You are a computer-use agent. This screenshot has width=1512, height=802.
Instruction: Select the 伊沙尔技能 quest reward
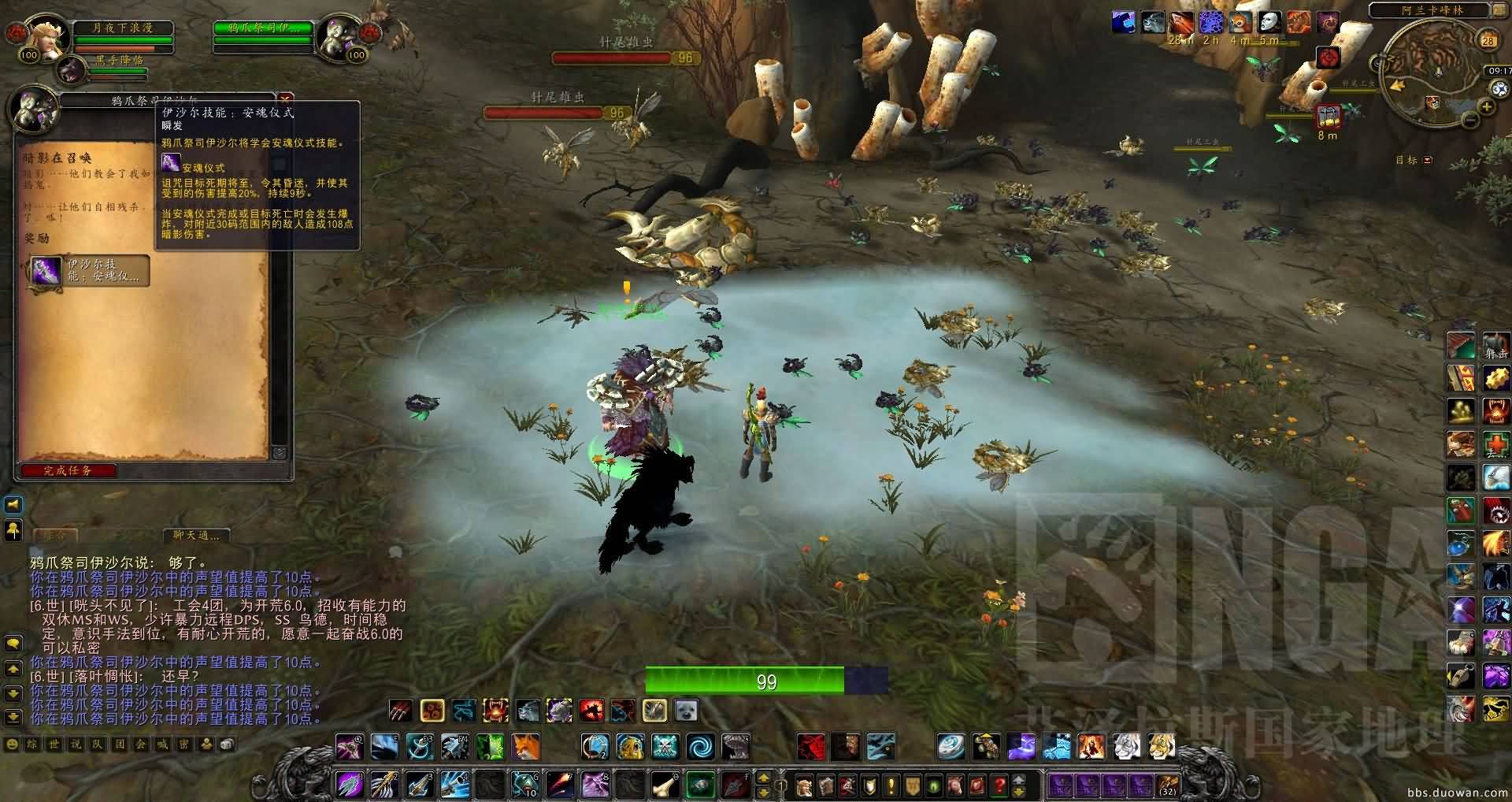pos(89,270)
